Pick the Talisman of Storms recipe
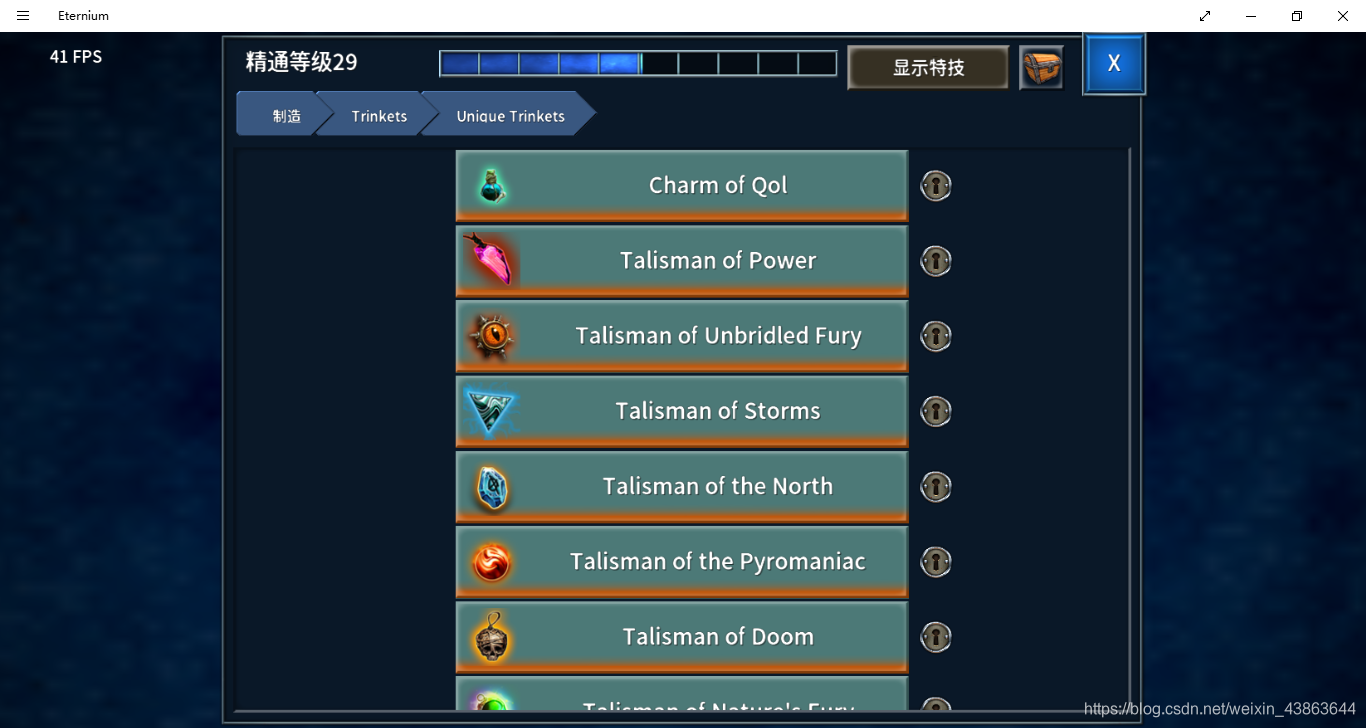The width and height of the screenshot is (1366, 728). (681, 411)
